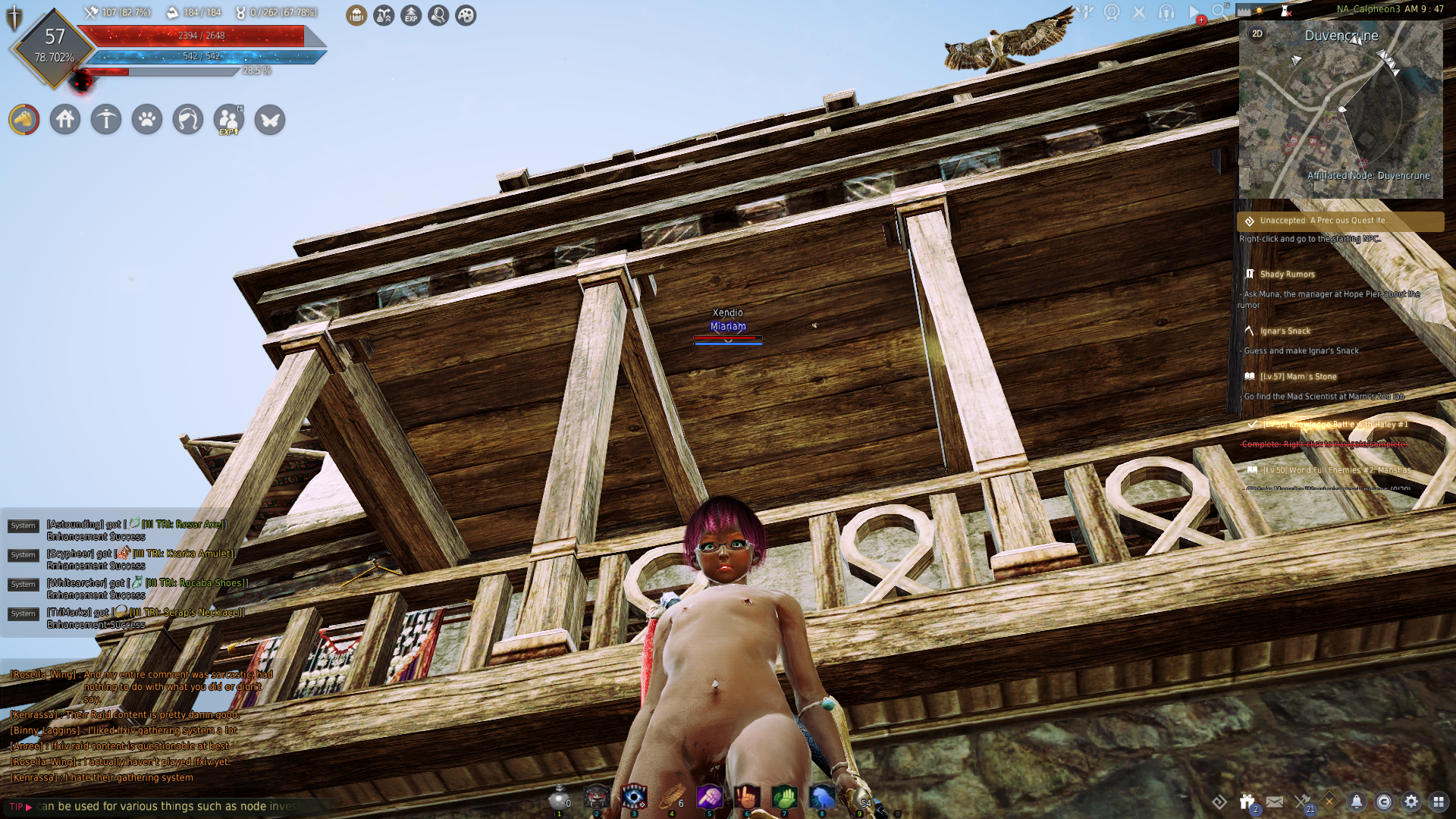Open the mail envelope icon
This screenshot has height=819, width=1456.
click(1276, 801)
